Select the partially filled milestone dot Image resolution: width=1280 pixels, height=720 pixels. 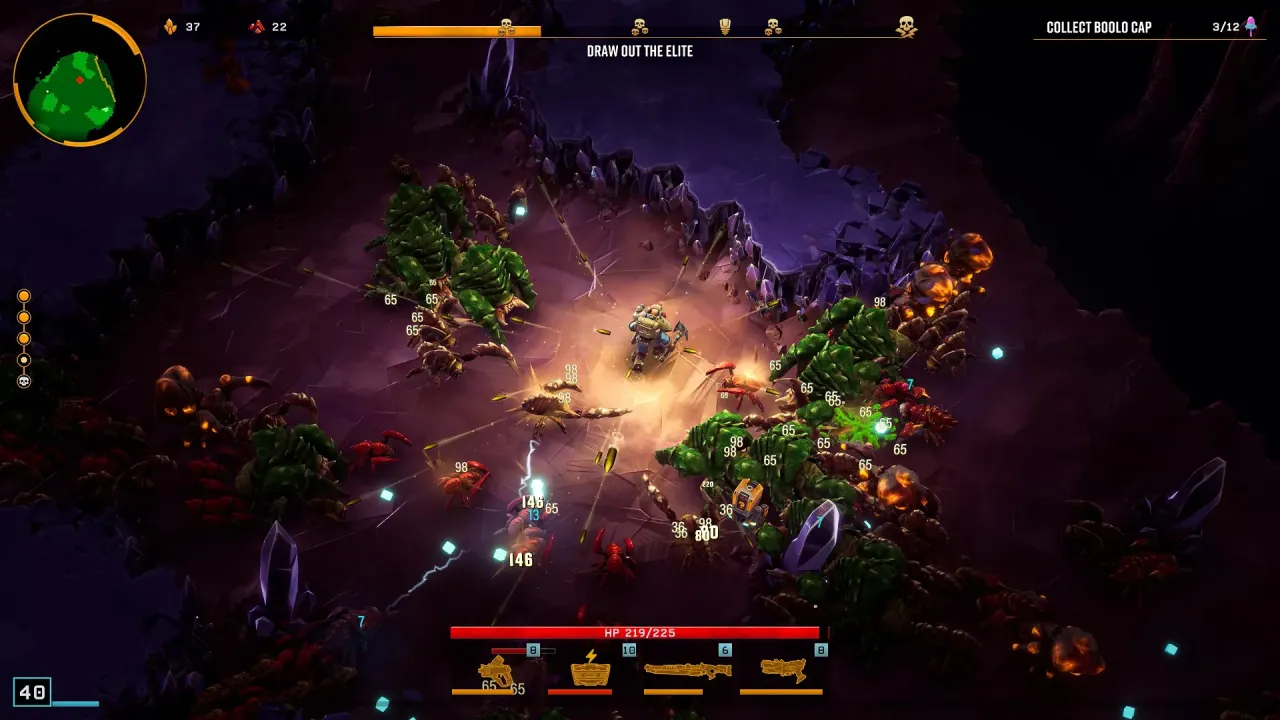pos(24,360)
